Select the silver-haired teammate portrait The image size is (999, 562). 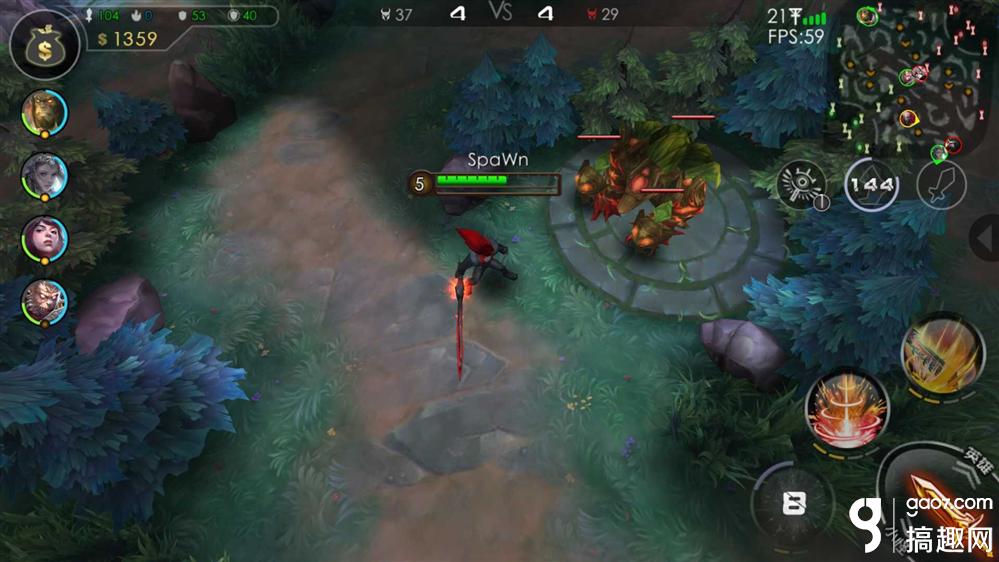[x=44, y=176]
